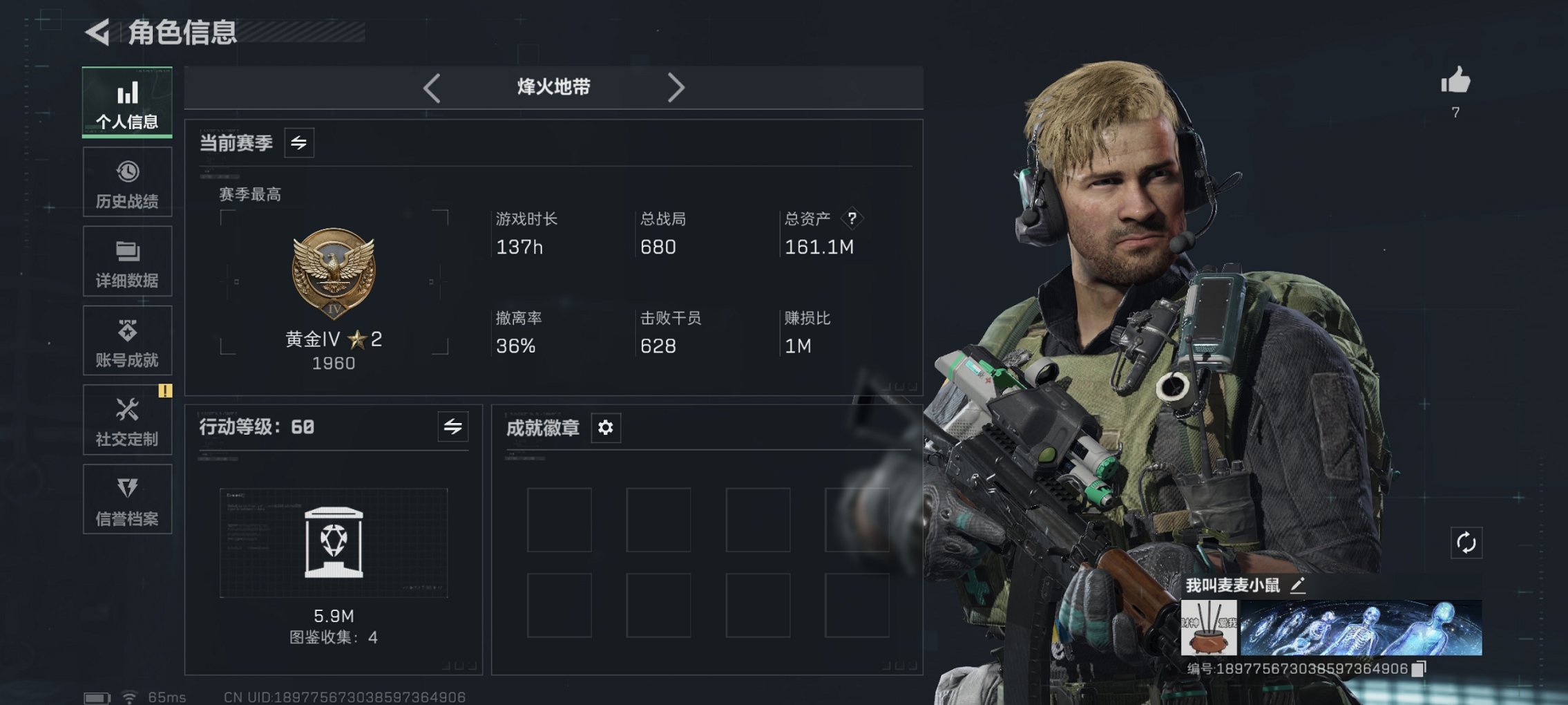Open the 信誉档案 reputation panel
This screenshot has width=1568, height=705.
point(126,499)
